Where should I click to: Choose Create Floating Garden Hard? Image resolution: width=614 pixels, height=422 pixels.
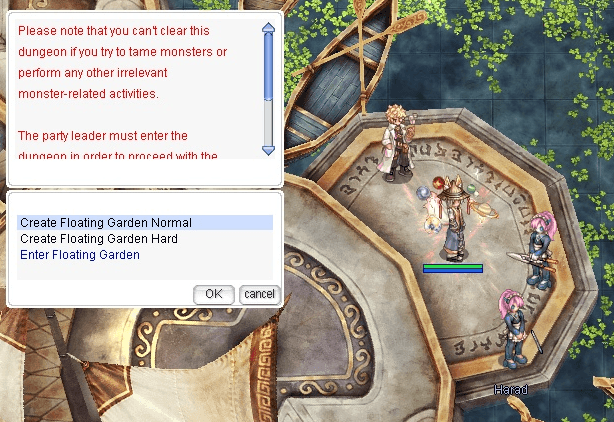(x=99, y=239)
